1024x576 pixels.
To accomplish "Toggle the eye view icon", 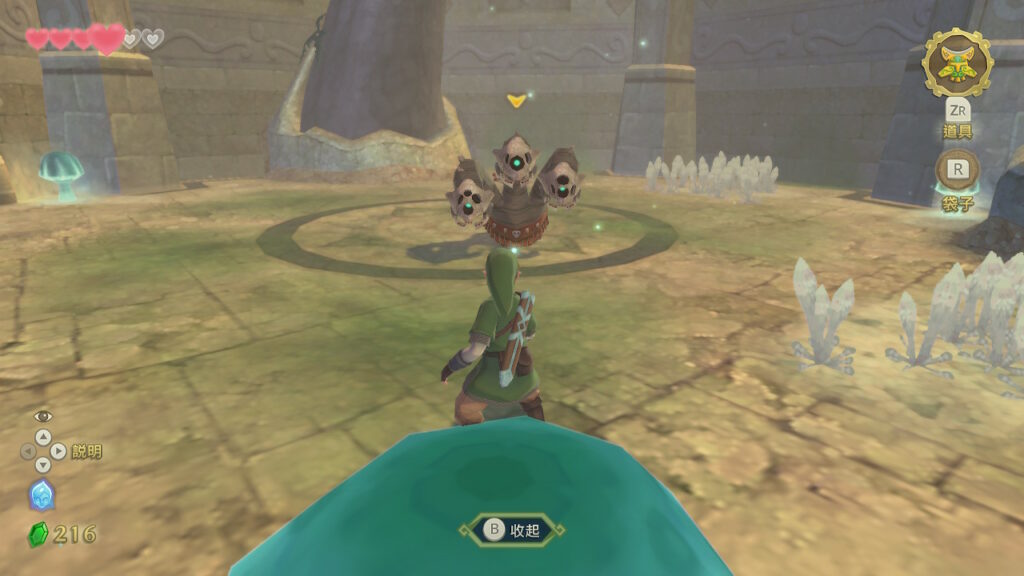I will pos(42,417).
